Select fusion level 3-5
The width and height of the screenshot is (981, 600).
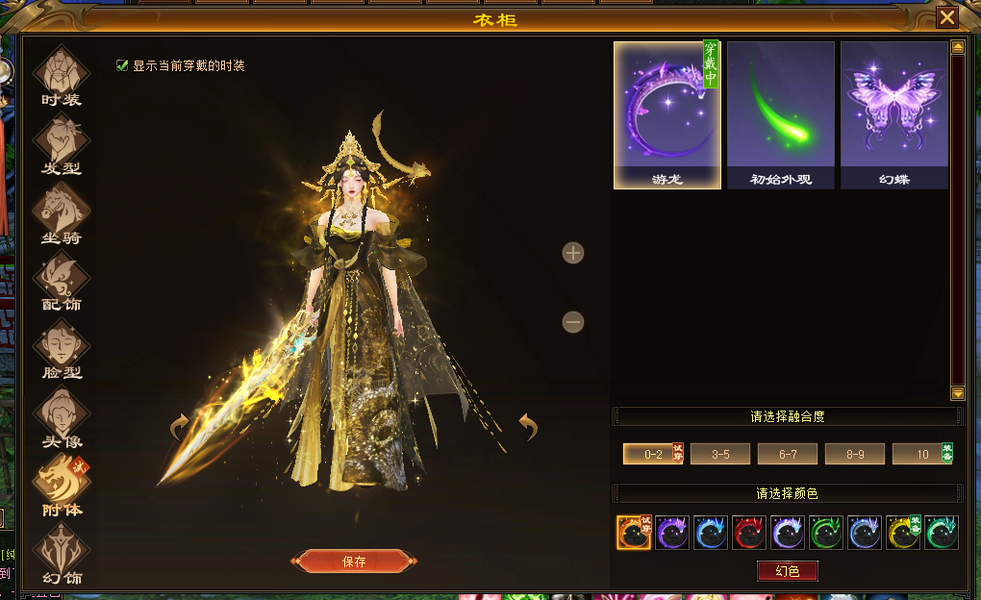click(720, 454)
